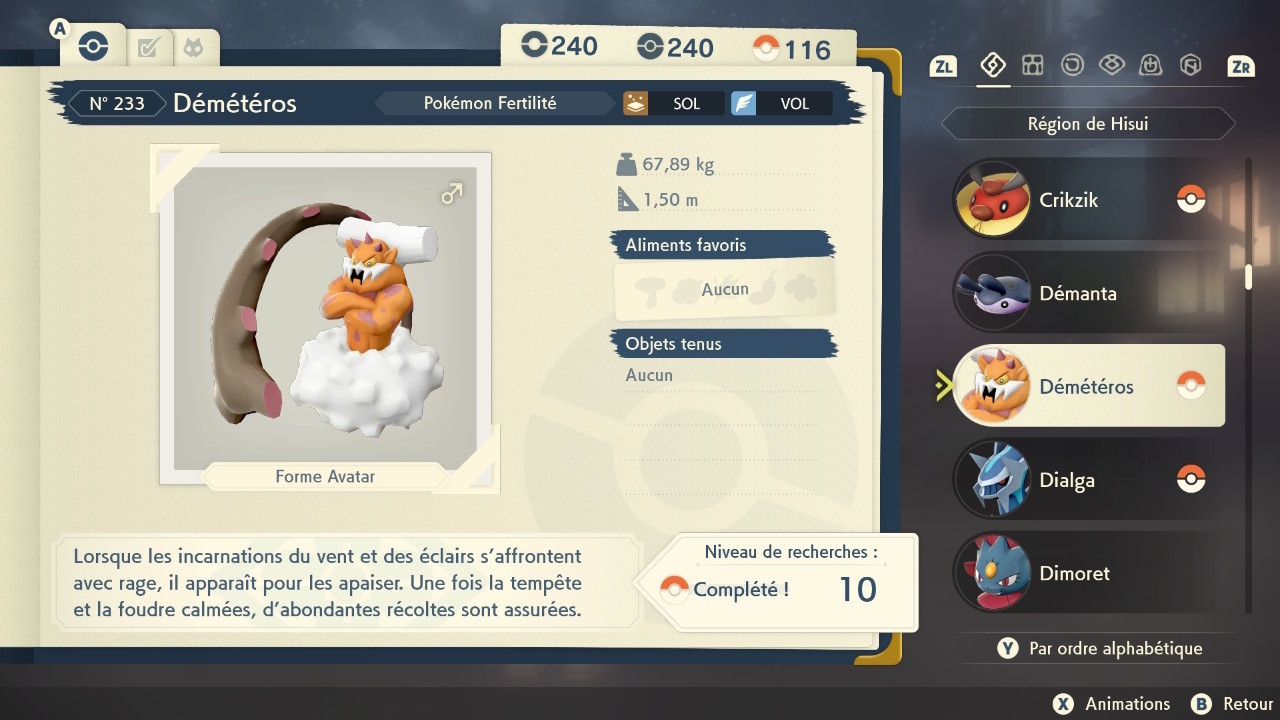Click the eye-shaped menu icon at top

click(1112, 63)
